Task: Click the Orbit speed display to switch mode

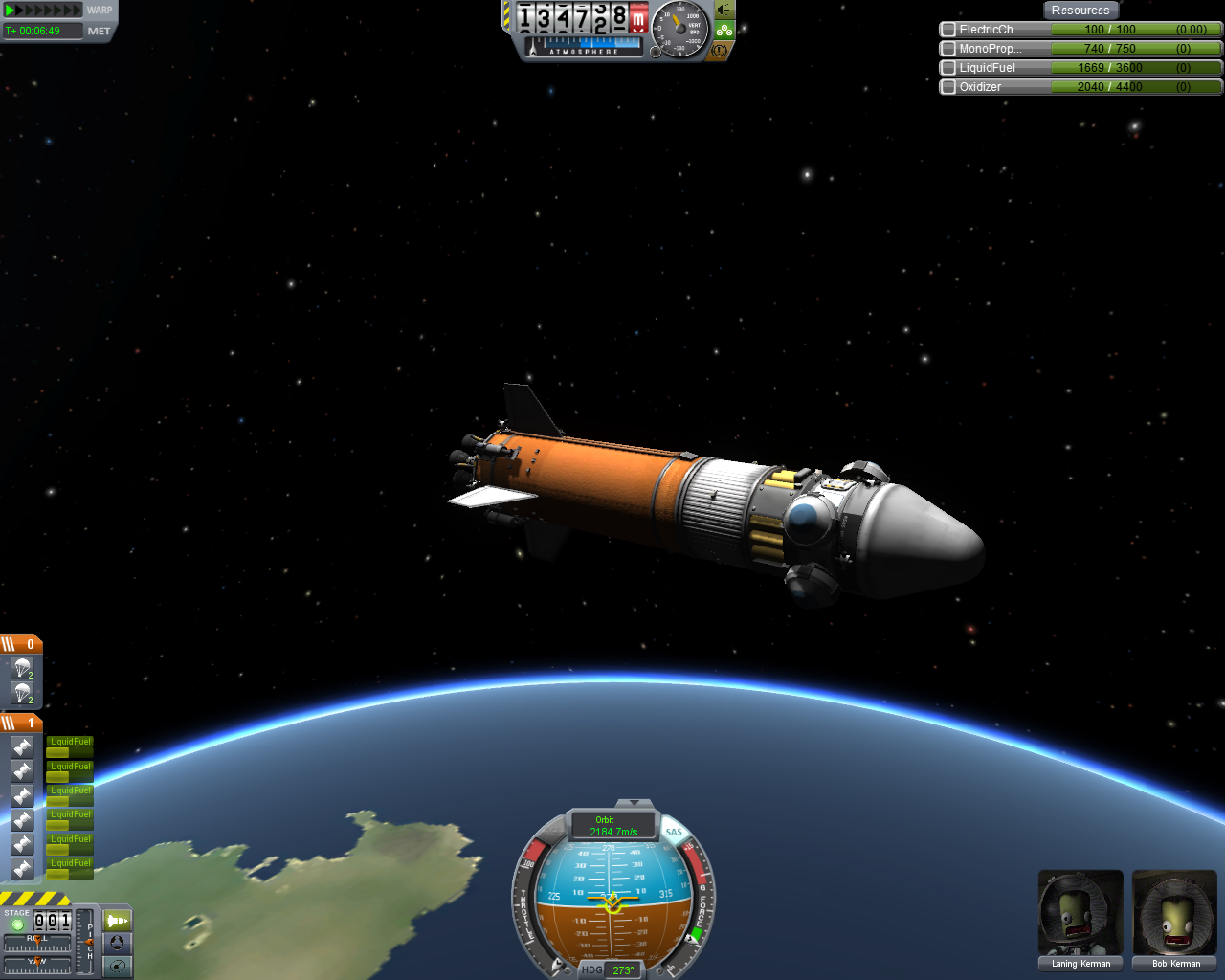Action: tap(612, 826)
